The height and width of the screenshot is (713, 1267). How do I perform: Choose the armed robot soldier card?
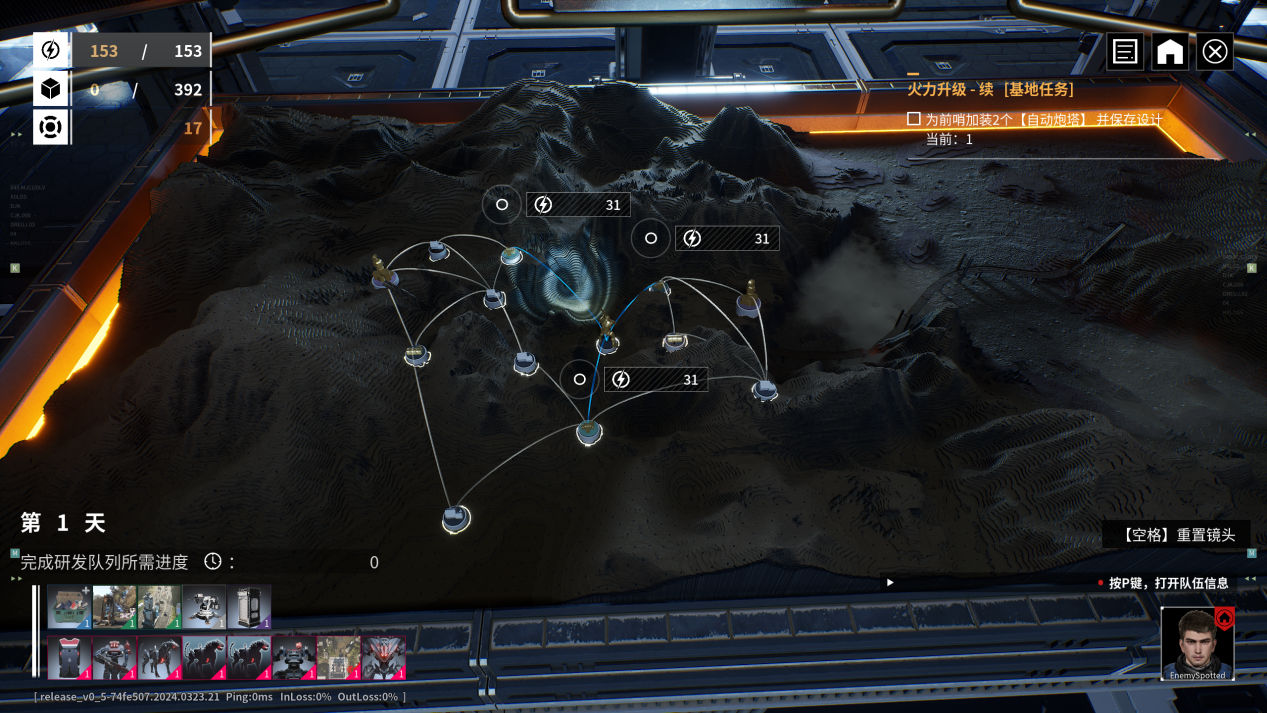(x=114, y=658)
